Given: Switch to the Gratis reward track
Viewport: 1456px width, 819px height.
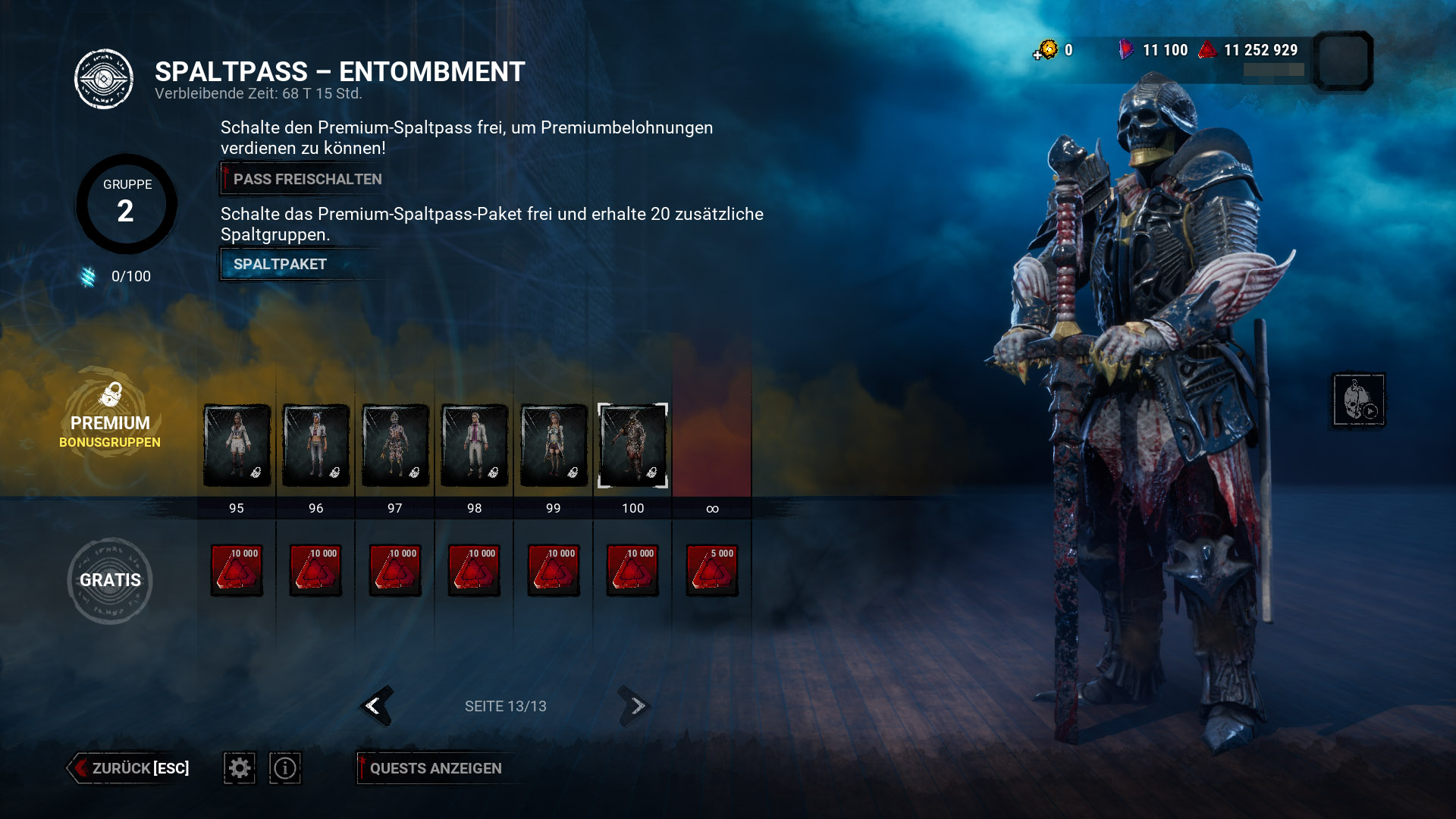Looking at the screenshot, I should [110, 580].
